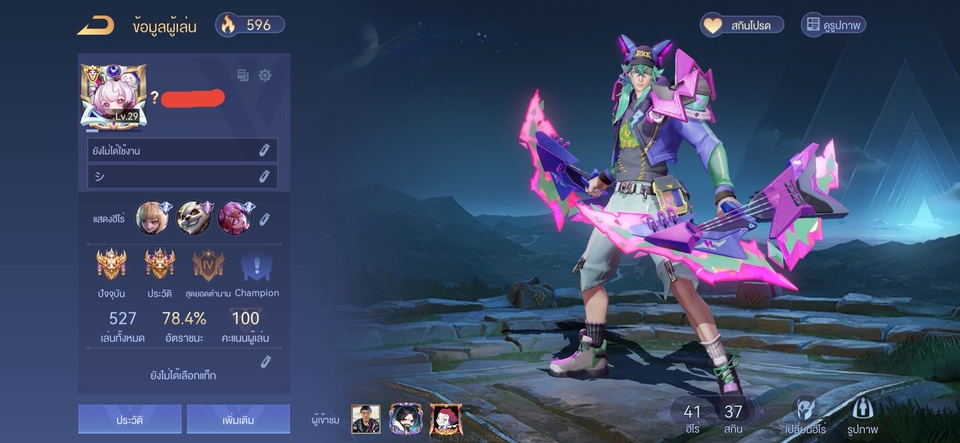Select the white-furred showcased hero portrait
960x443 pixels.
click(193, 217)
